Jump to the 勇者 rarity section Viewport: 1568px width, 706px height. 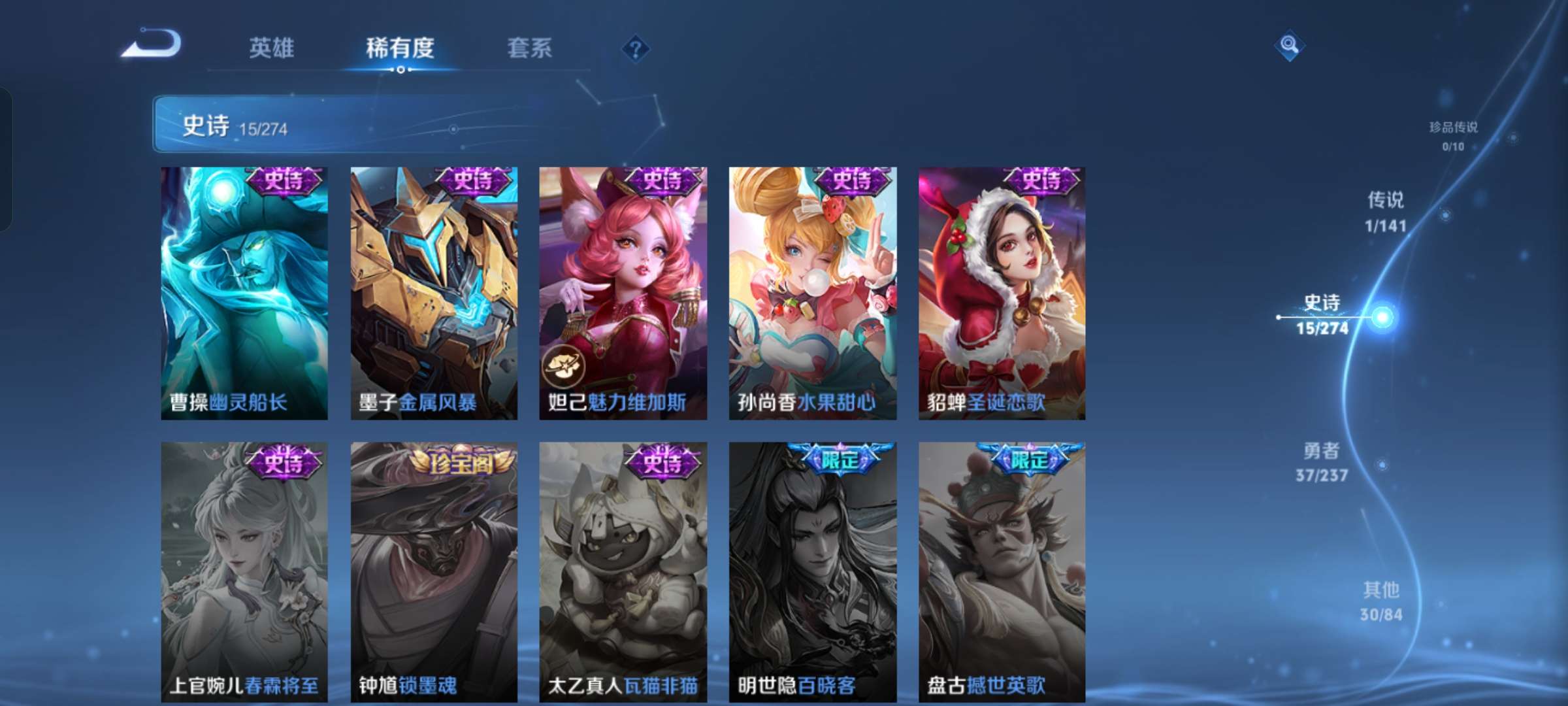(x=1322, y=462)
